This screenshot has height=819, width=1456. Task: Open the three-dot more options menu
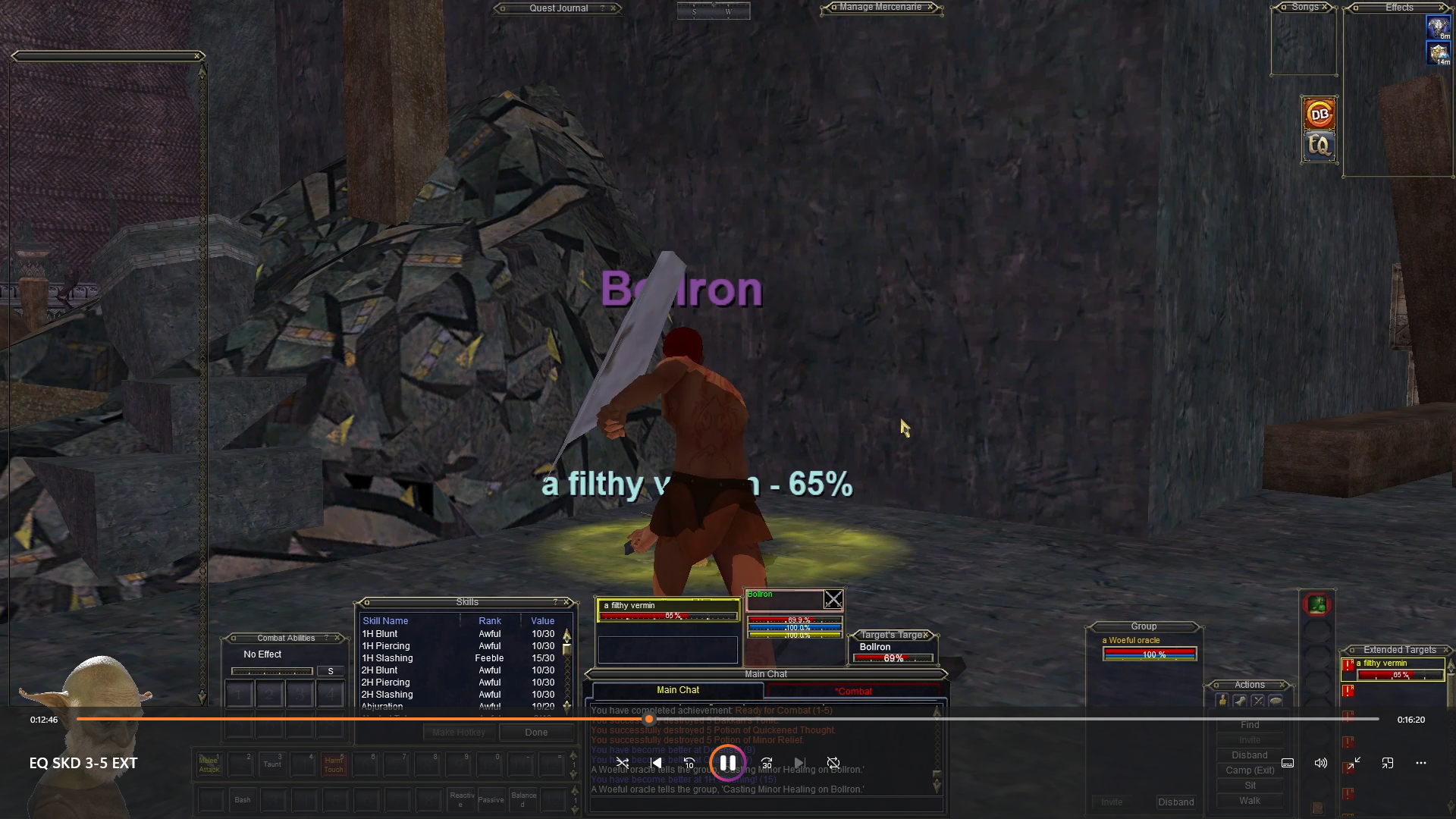pos(1420,763)
